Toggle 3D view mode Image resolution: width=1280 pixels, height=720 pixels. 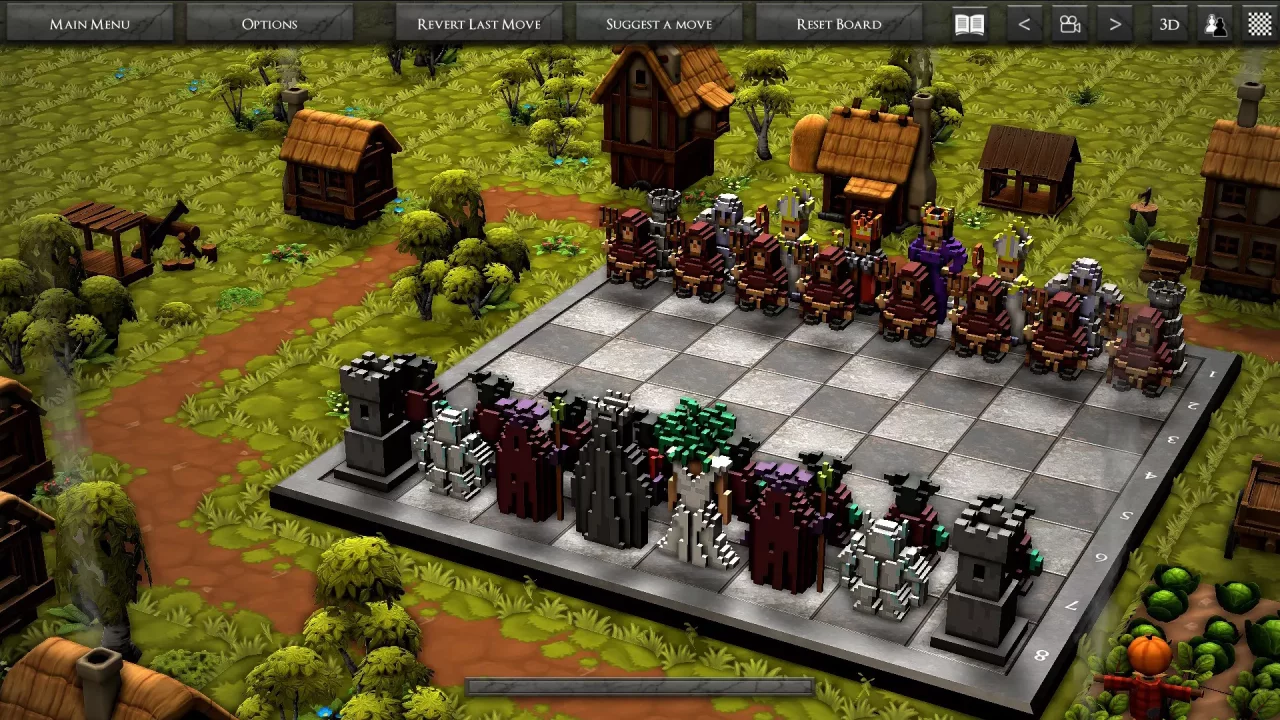click(x=1168, y=23)
